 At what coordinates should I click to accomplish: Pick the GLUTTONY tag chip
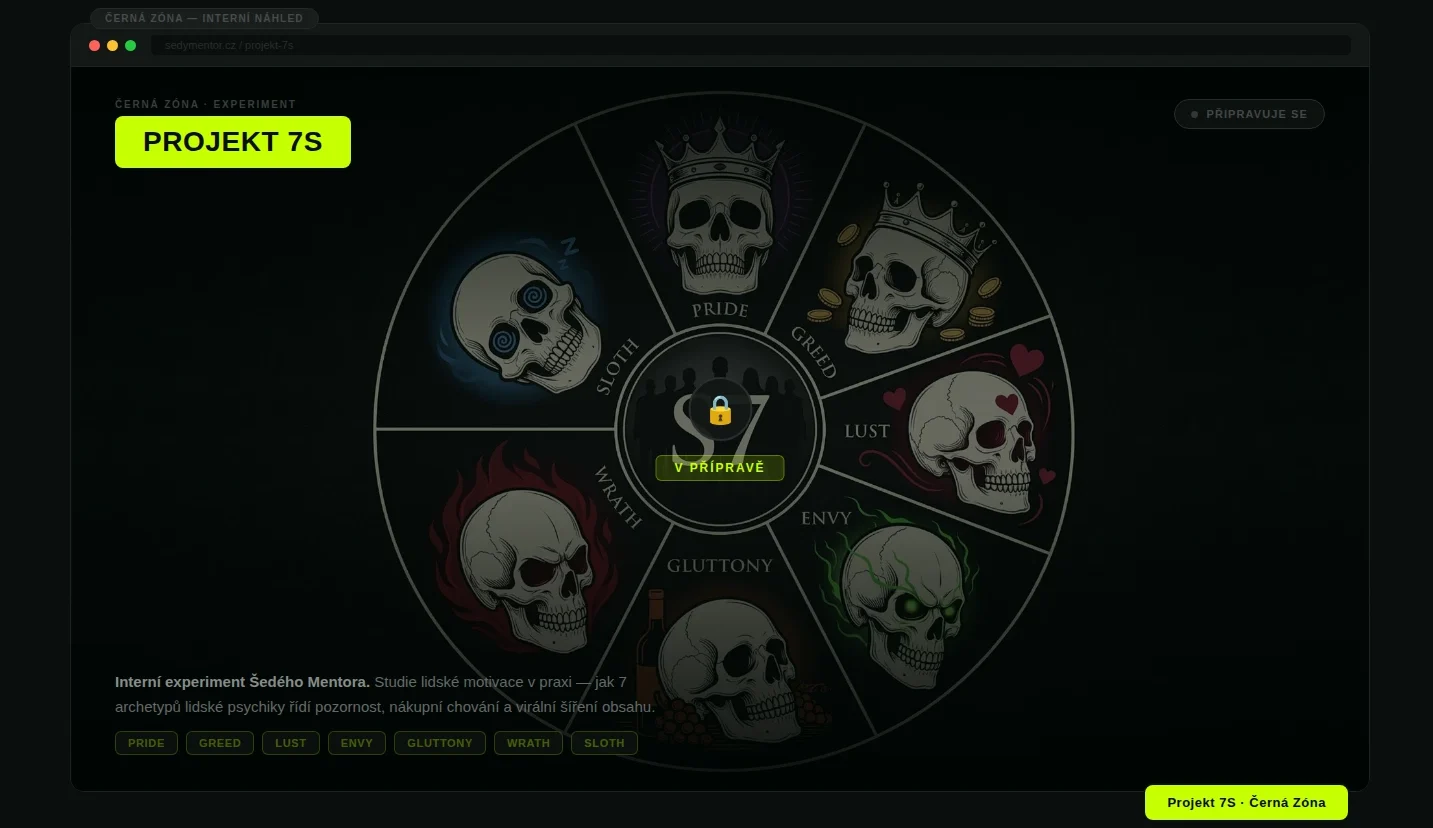pyautogui.click(x=440, y=743)
